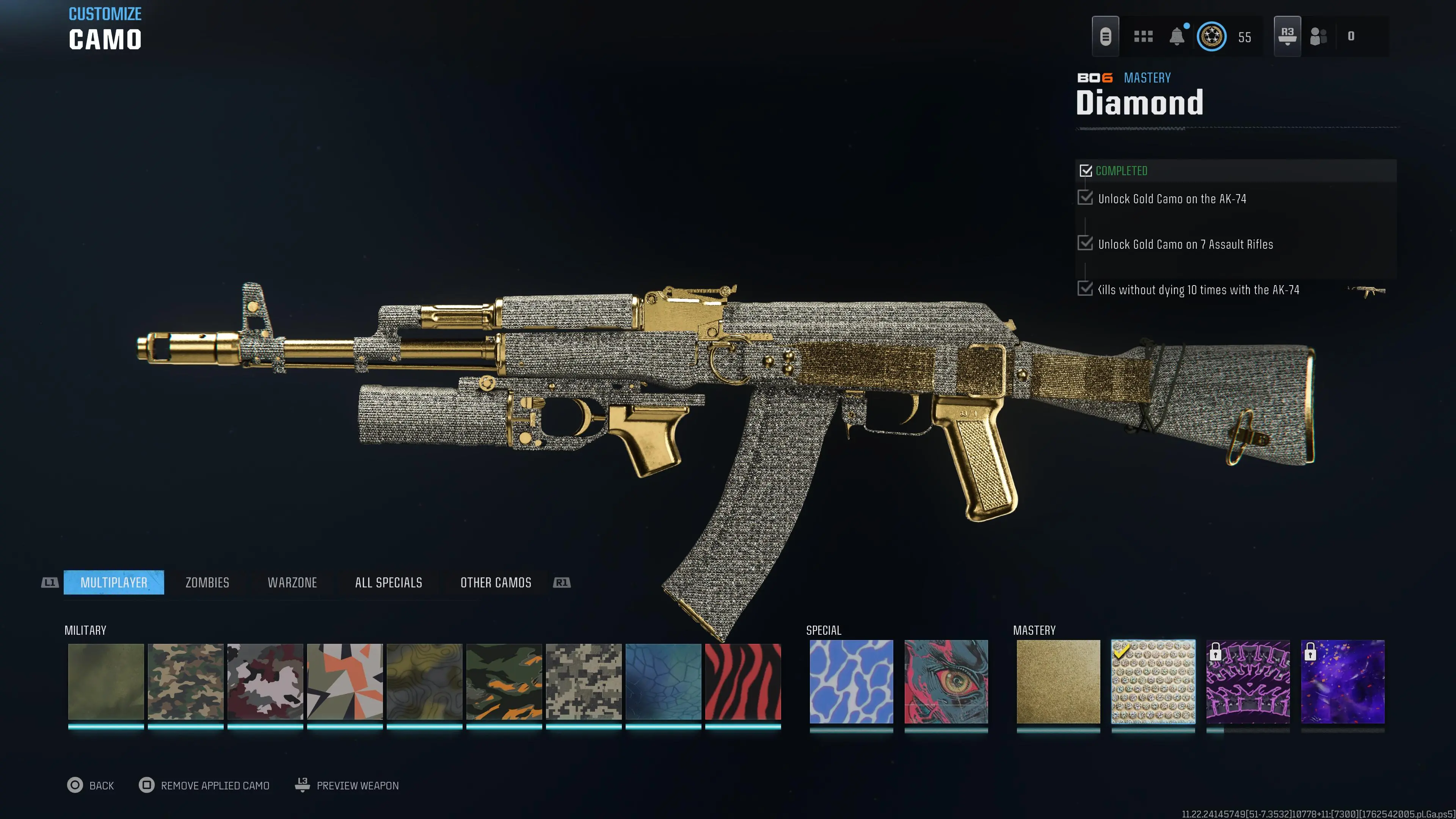Open the apps grid icon in top bar
Screen dimensions: 1456x819
pos(1143,36)
